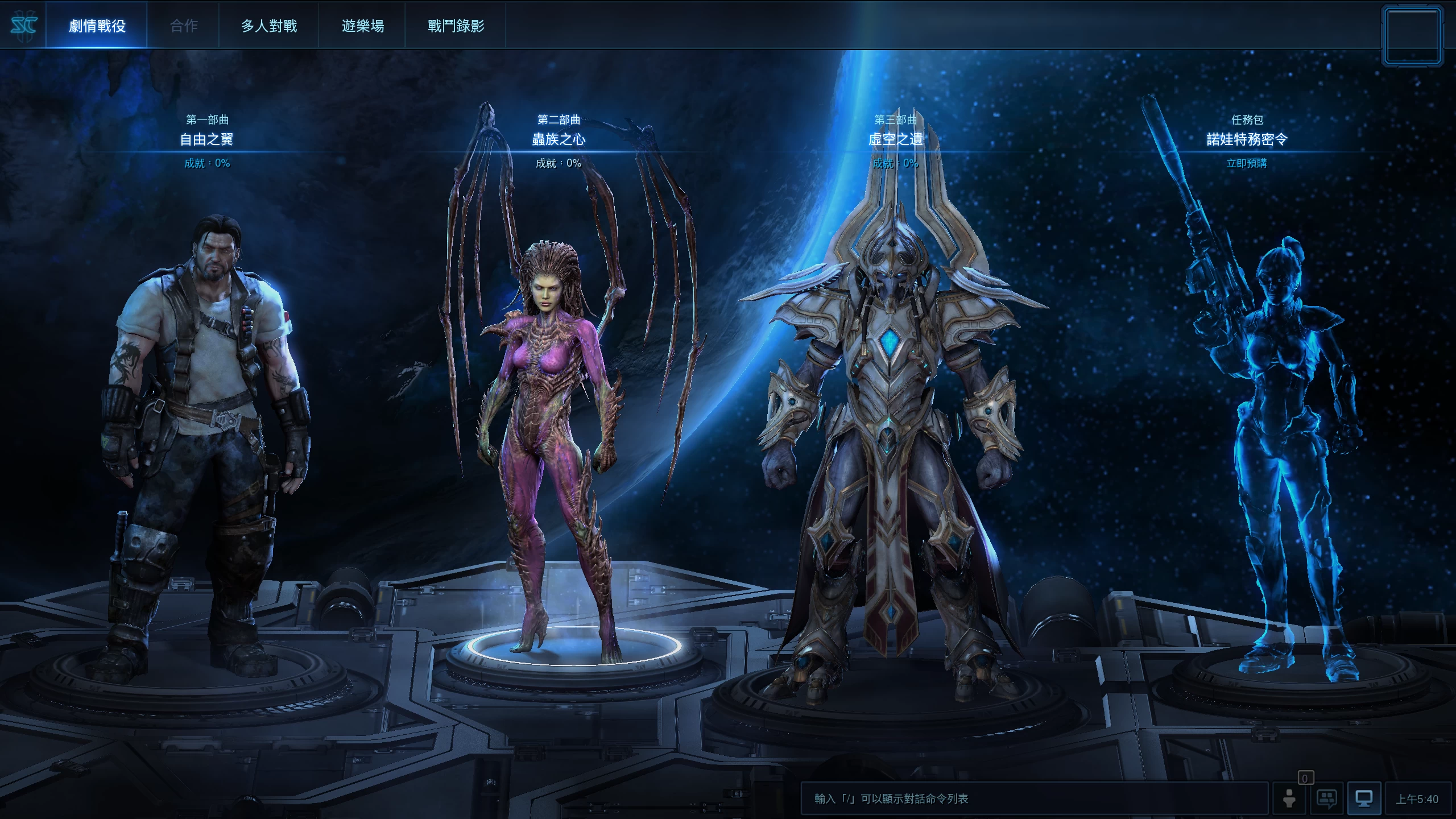
Task: Click the StarCraft II logo icon
Action: coord(25,25)
